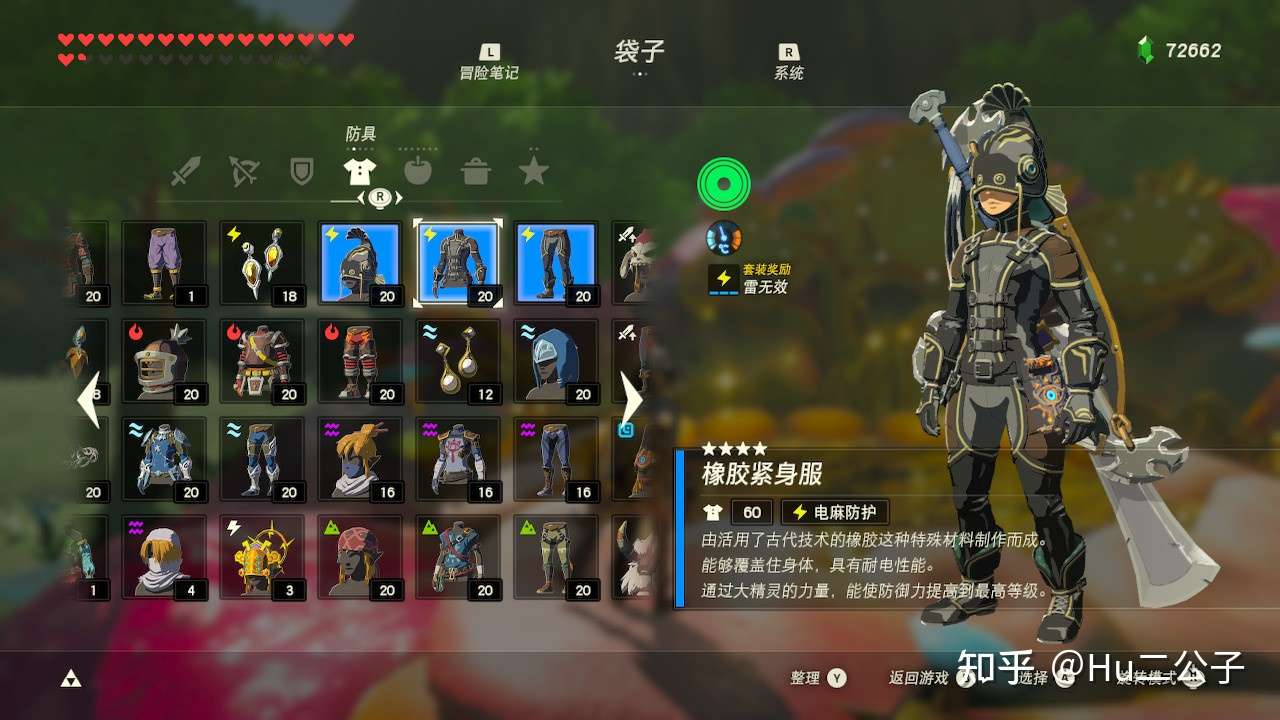Unequip the rubber tights leg armor
Viewport: 1280px width, 720px height.
click(x=554, y=260)
